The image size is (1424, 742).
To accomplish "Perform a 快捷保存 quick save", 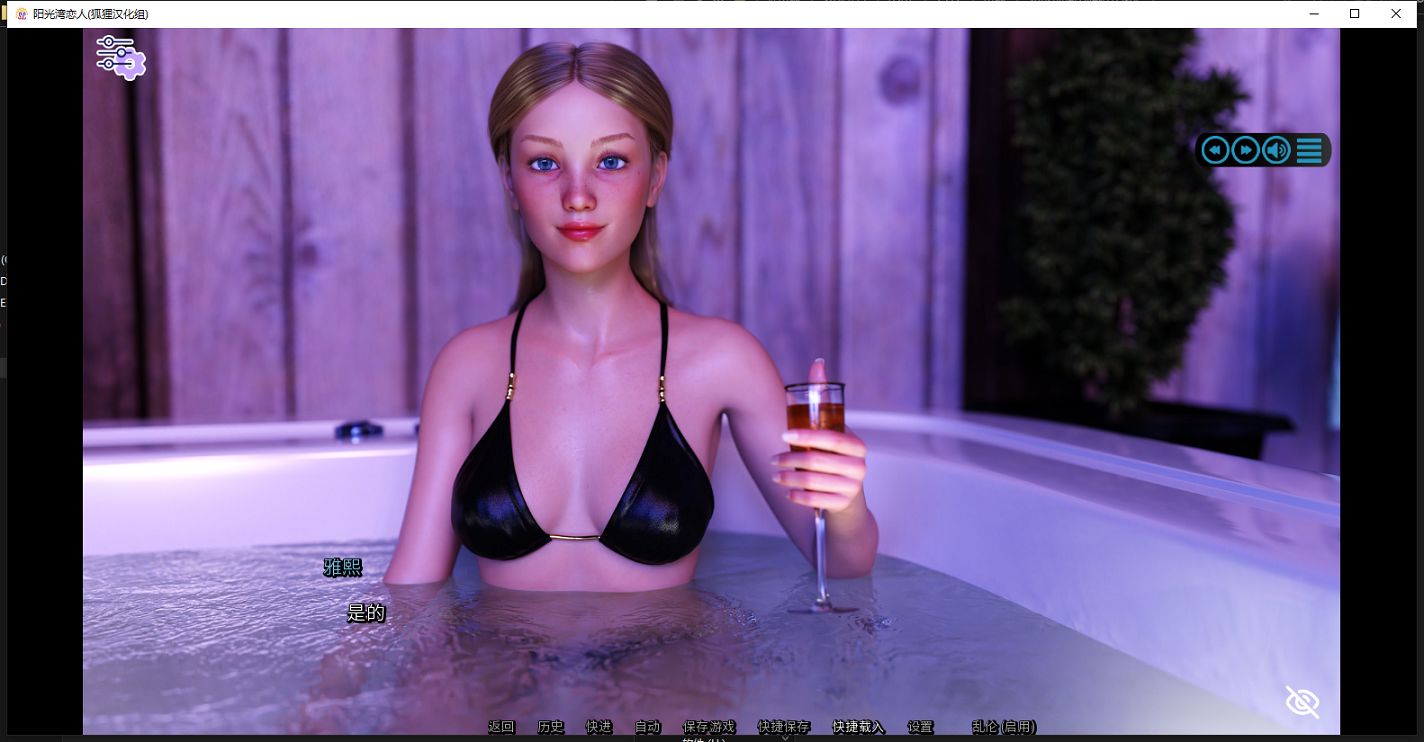I will [784, 727].
